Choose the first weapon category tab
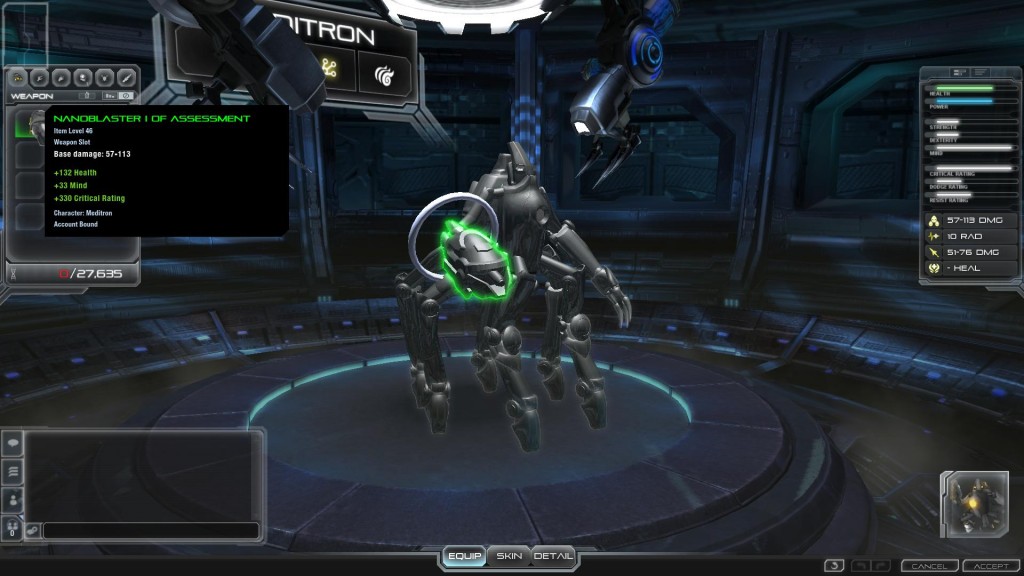Image resolution: width=1024 pixels, height=576 pixels. point(17,77)
